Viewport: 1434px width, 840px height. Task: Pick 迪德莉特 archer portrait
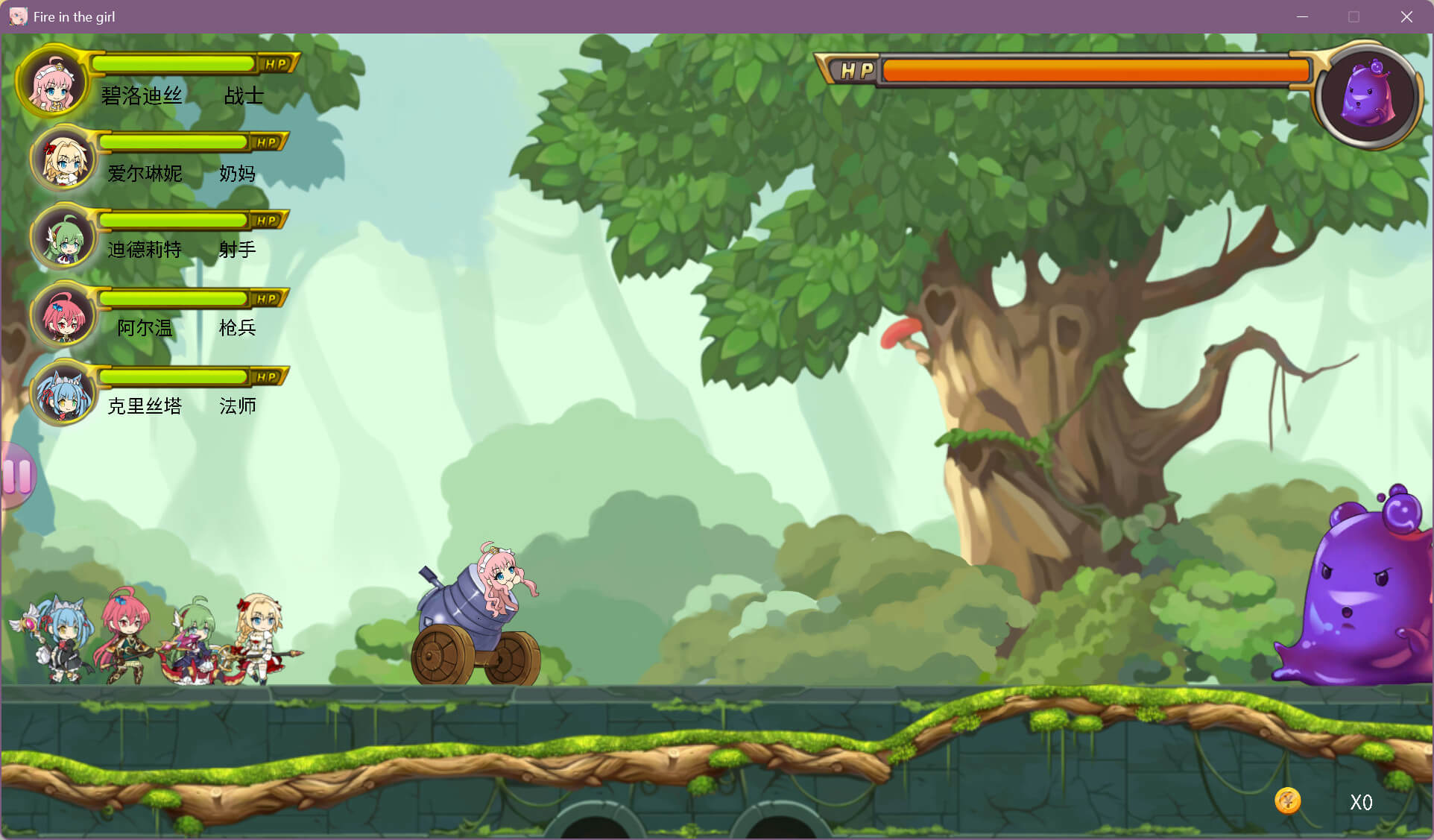65,238
